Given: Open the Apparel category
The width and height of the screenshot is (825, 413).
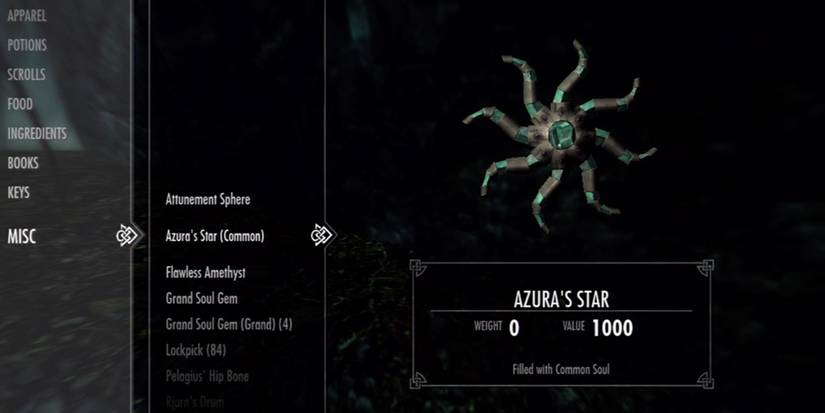Looking at the screenshot, I should 26,16.
